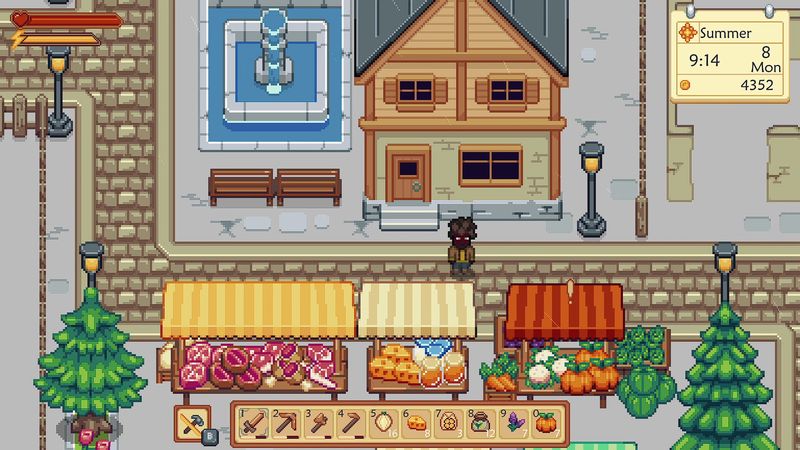Viewport: 800px width, 450px height.
Task: Choose the axe hotbar slot
Action: pyautogui.click(x=319, y=423)
